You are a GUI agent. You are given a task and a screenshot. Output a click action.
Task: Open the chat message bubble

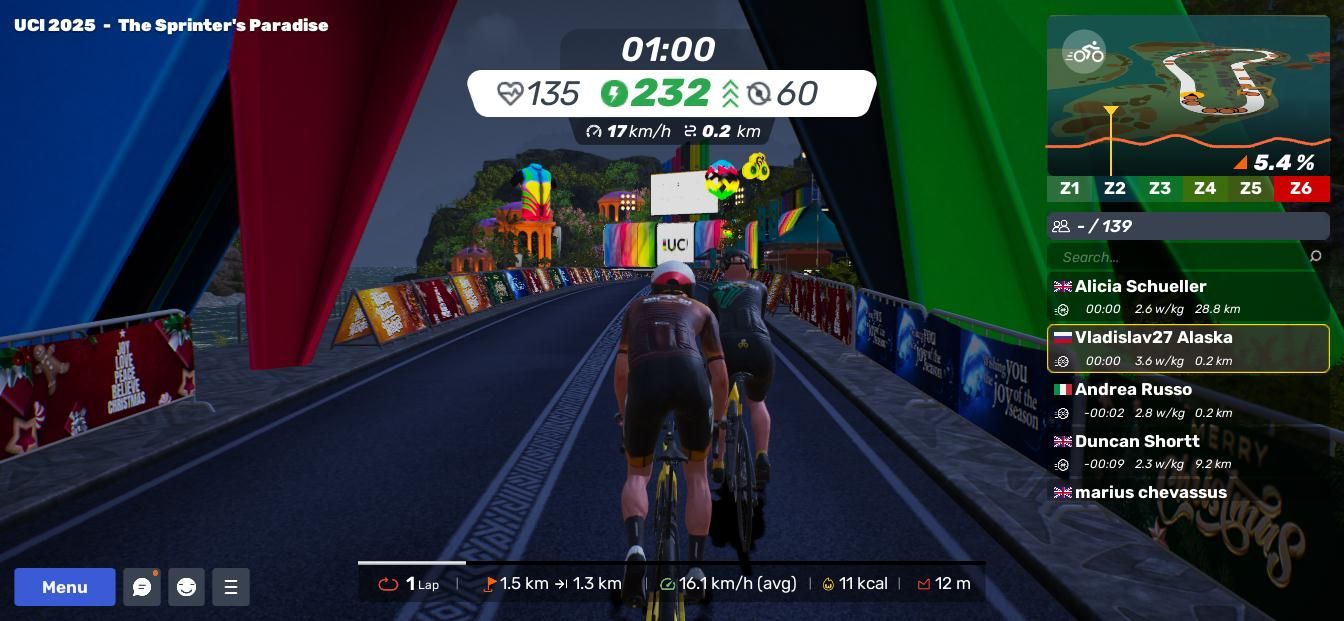[142, 587]
